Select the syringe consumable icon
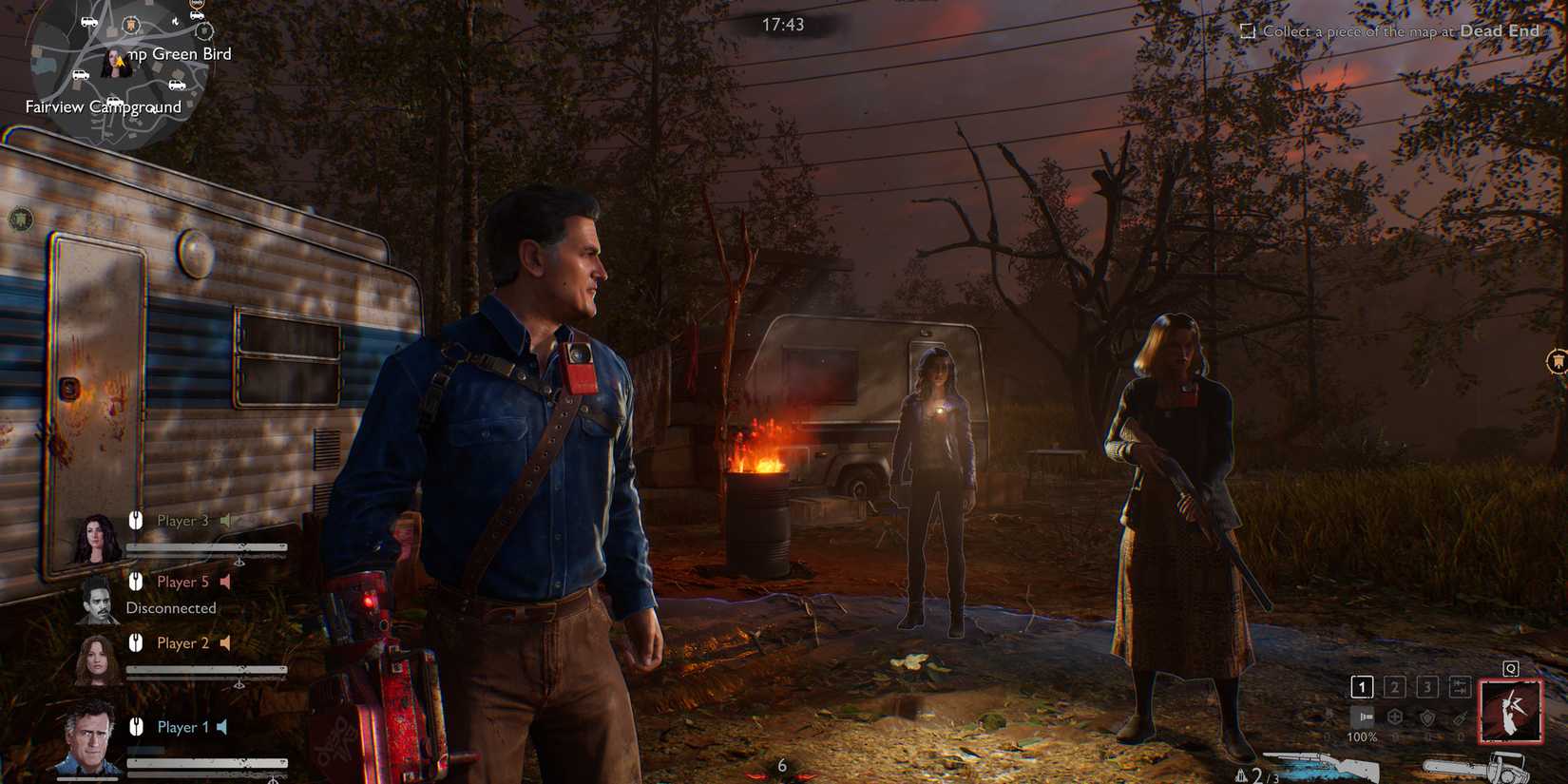The image size is (1568, 784). [x=1460, y=718]
